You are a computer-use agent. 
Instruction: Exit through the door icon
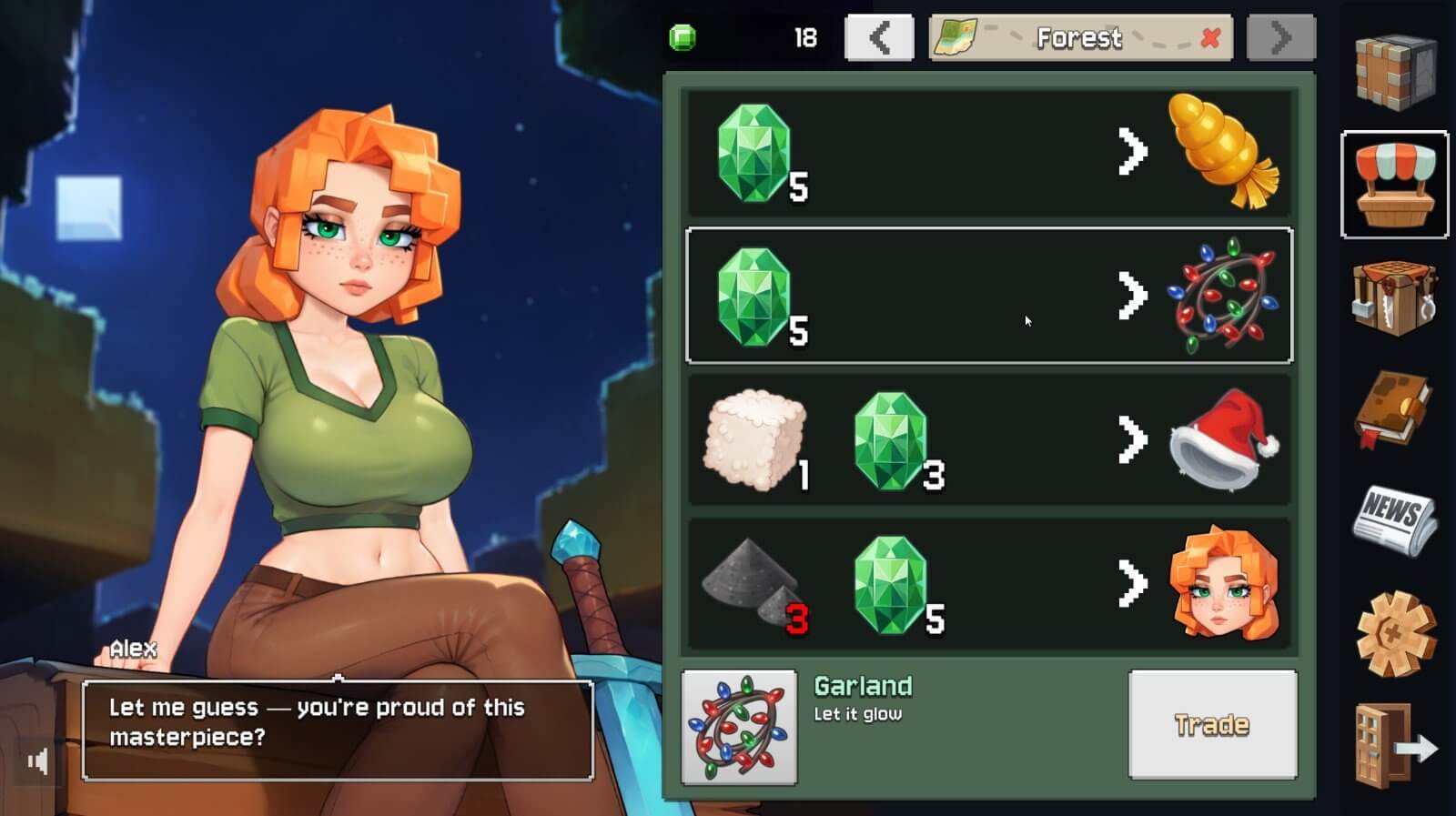click(1394, 746)
